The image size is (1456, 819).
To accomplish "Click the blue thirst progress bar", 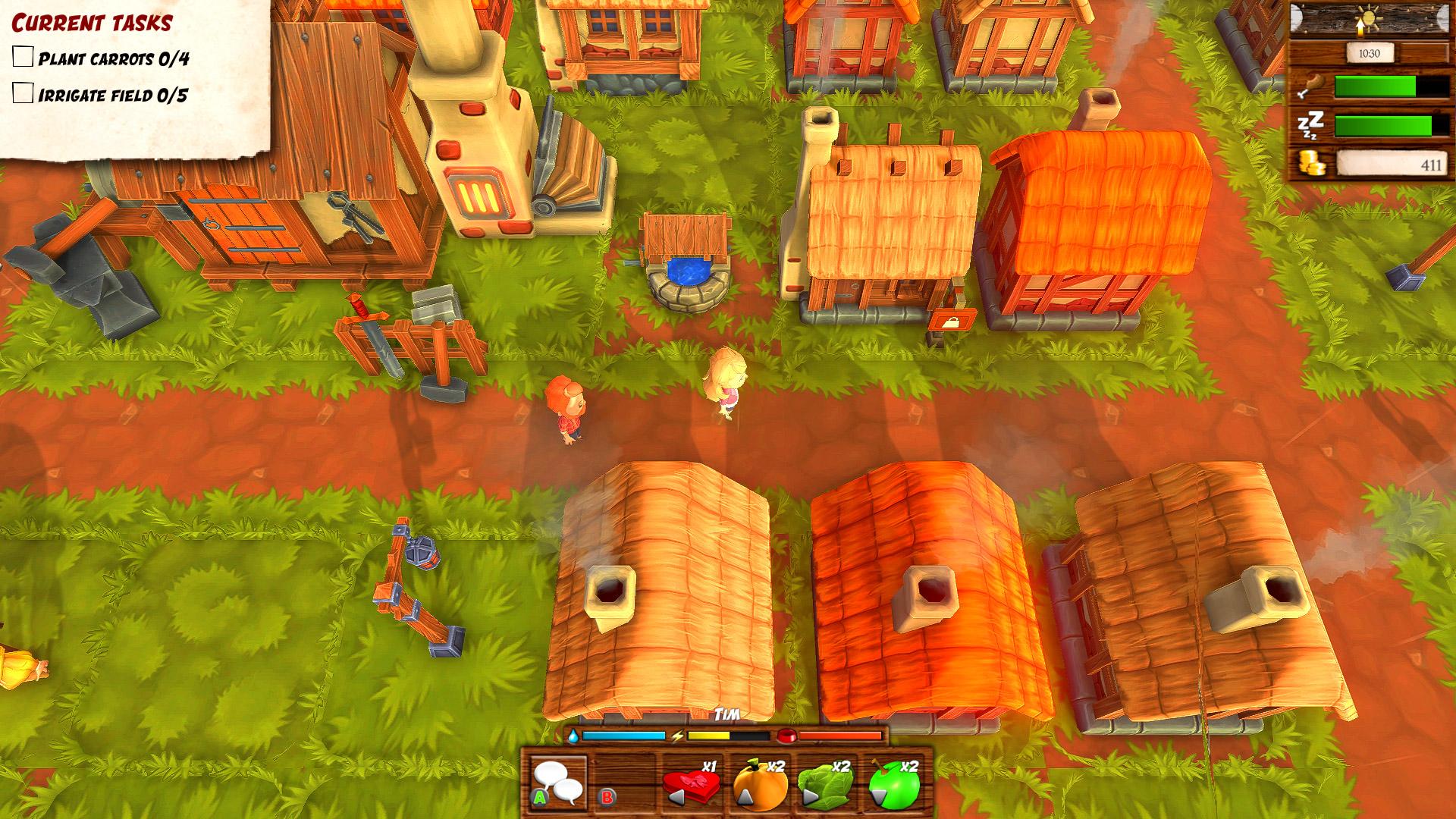I will pos(622,734).
